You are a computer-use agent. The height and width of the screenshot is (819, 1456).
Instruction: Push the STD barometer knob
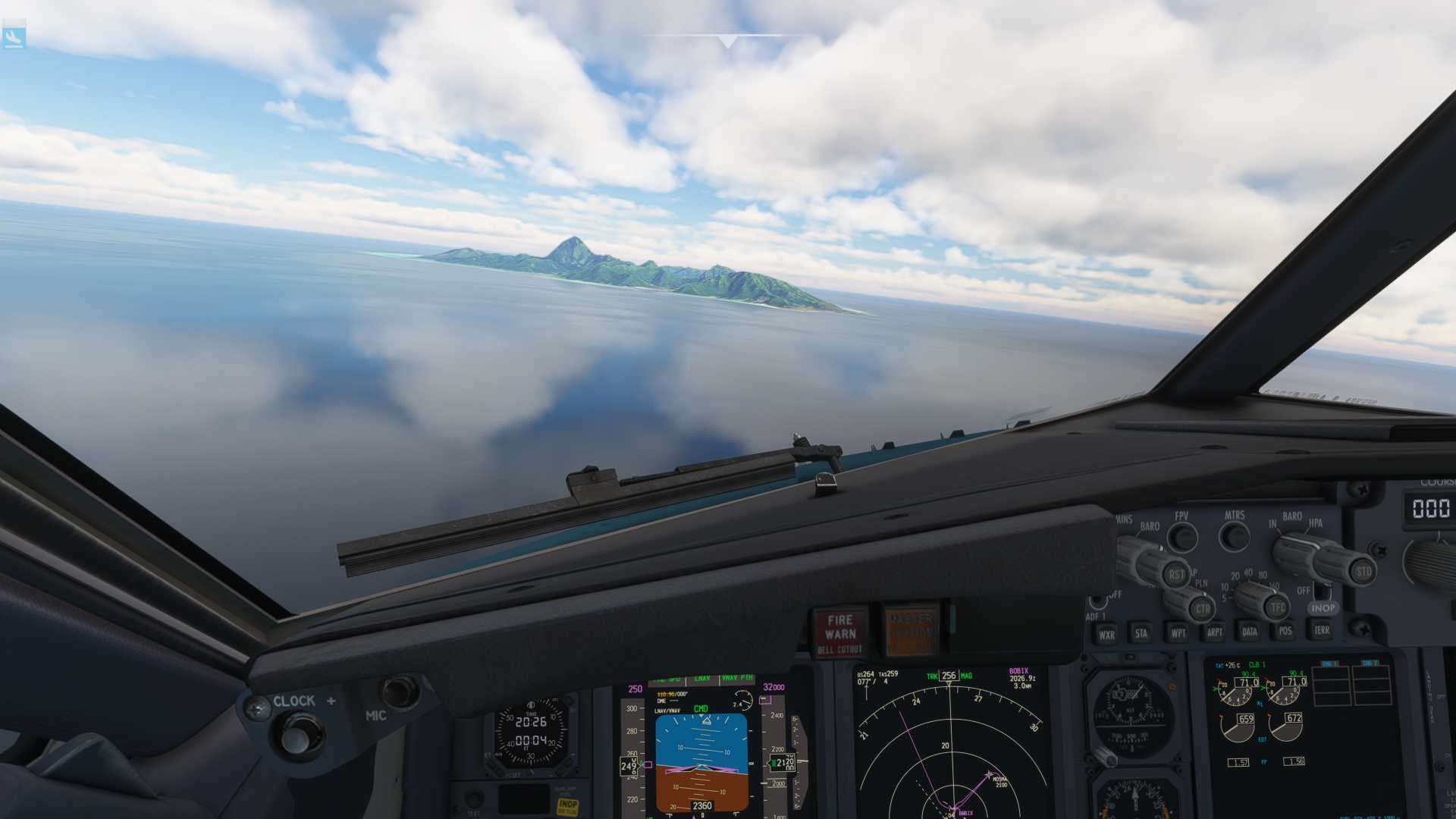[1363, 570]
